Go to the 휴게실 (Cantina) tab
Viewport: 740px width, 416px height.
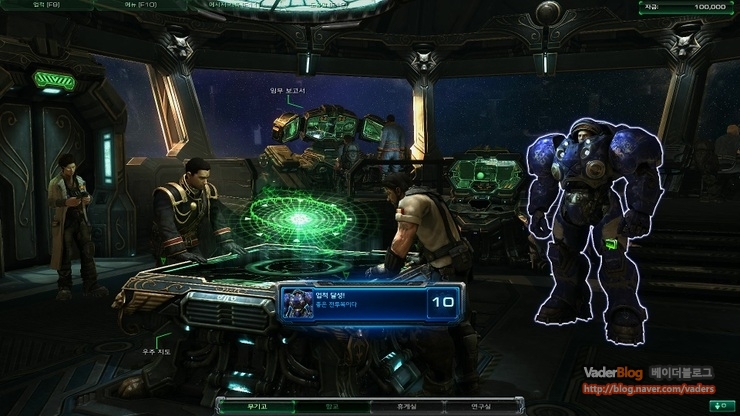tap(408, 407)
